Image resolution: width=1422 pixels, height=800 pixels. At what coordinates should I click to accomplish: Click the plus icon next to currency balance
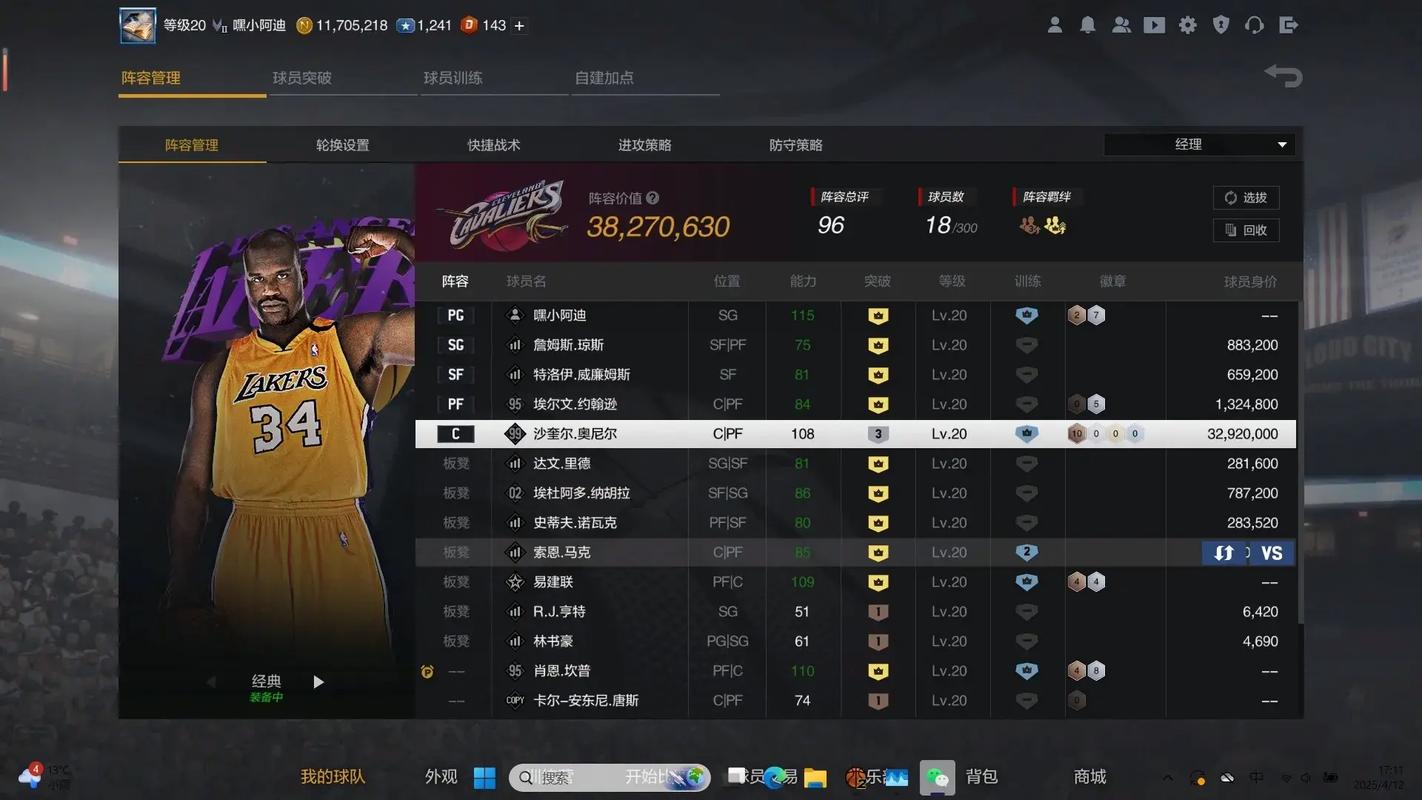point(519,25)
